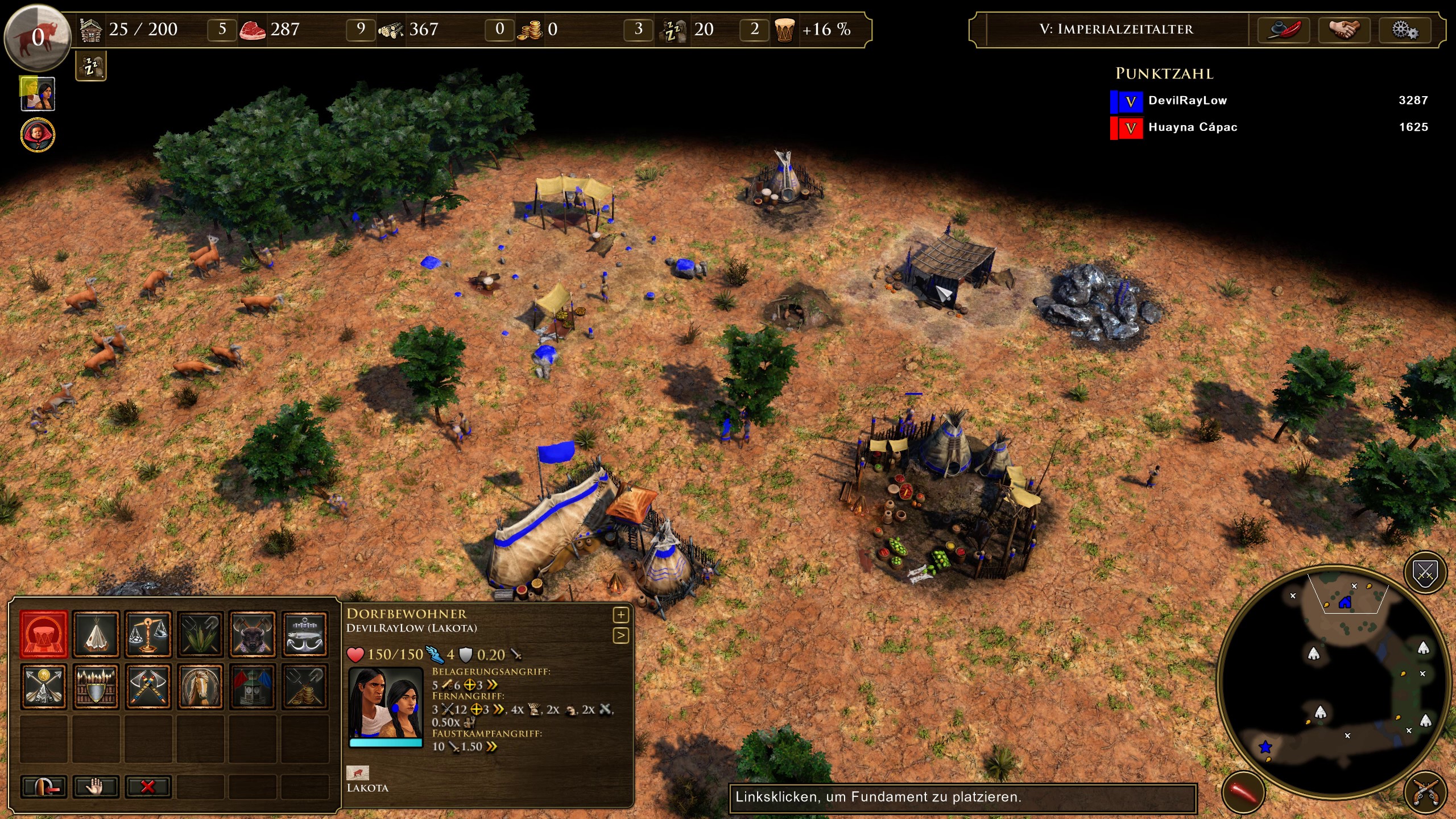The width and height of the screenshot is (1456, 819).
Task: Select the Palisade Wall build icon
Action: 96,686
